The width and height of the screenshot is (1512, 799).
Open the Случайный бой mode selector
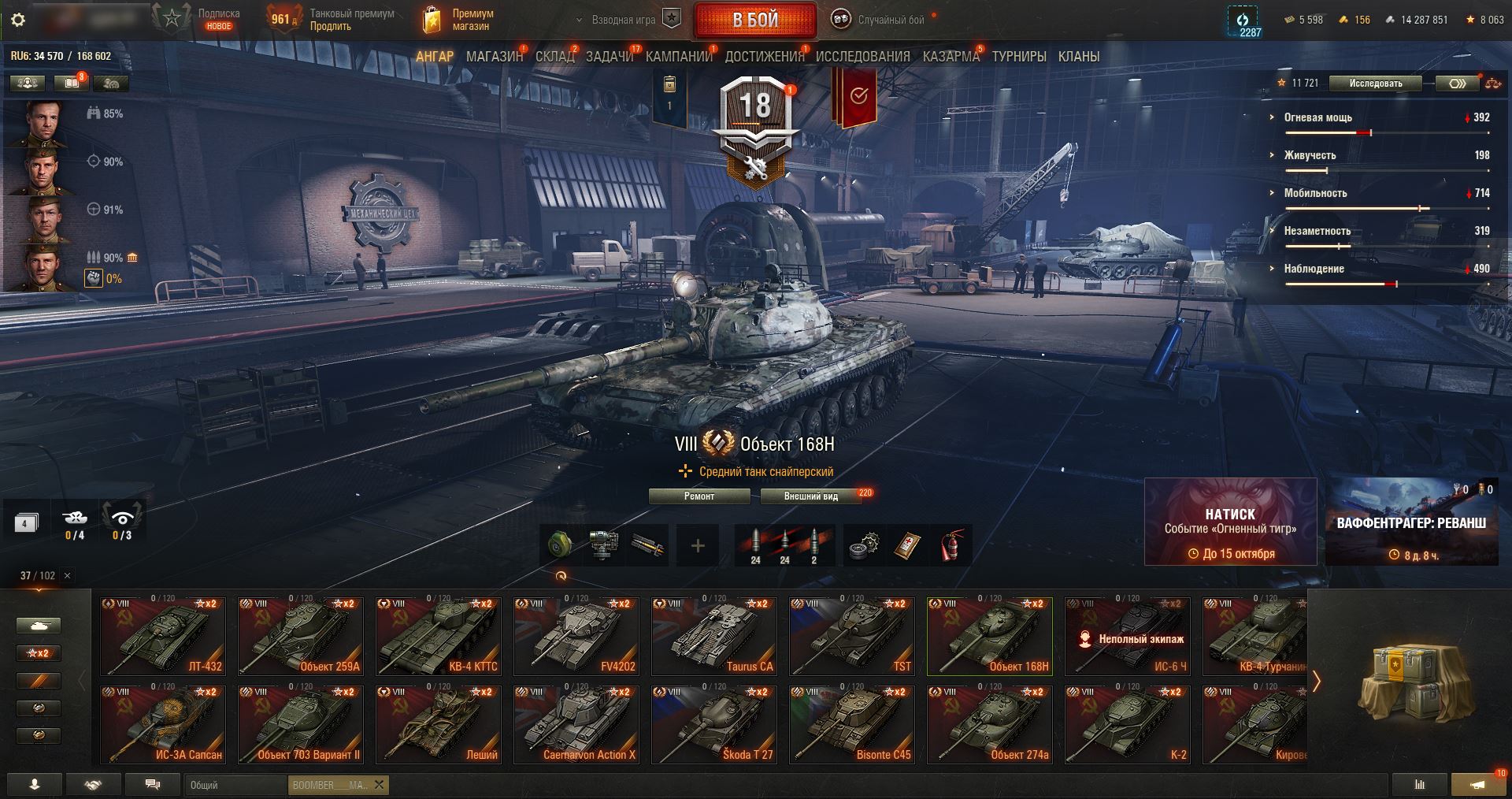coord(880,20)
